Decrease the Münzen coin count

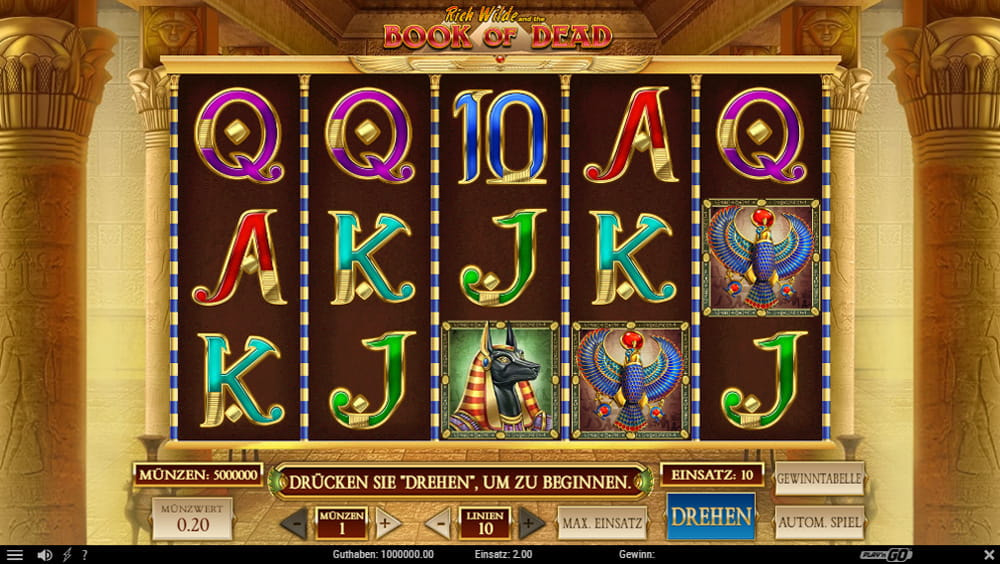click(x=294, y=523)
